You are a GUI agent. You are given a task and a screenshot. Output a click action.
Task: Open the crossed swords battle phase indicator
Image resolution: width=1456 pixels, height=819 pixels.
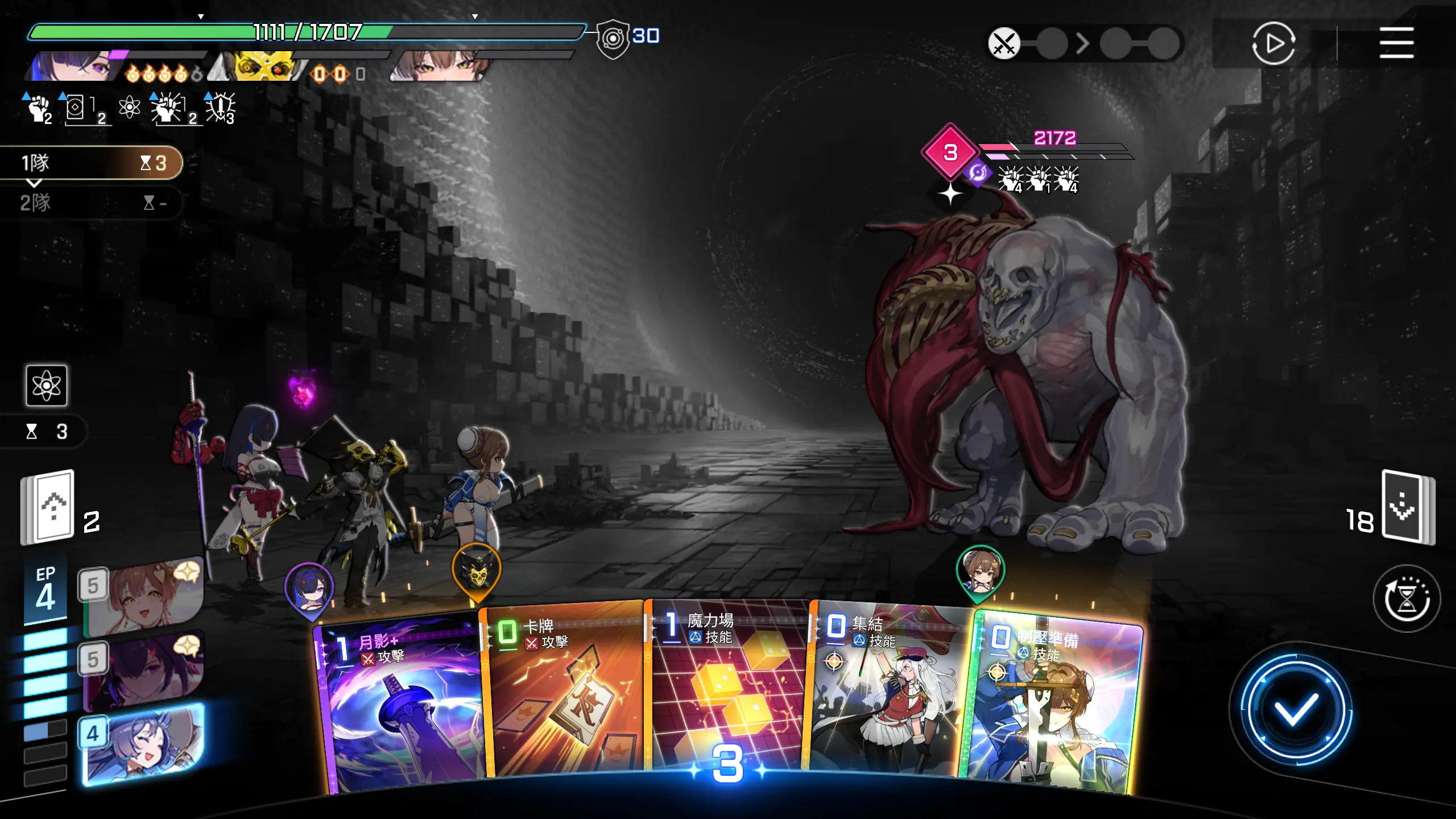click(x=1004, y=43)
